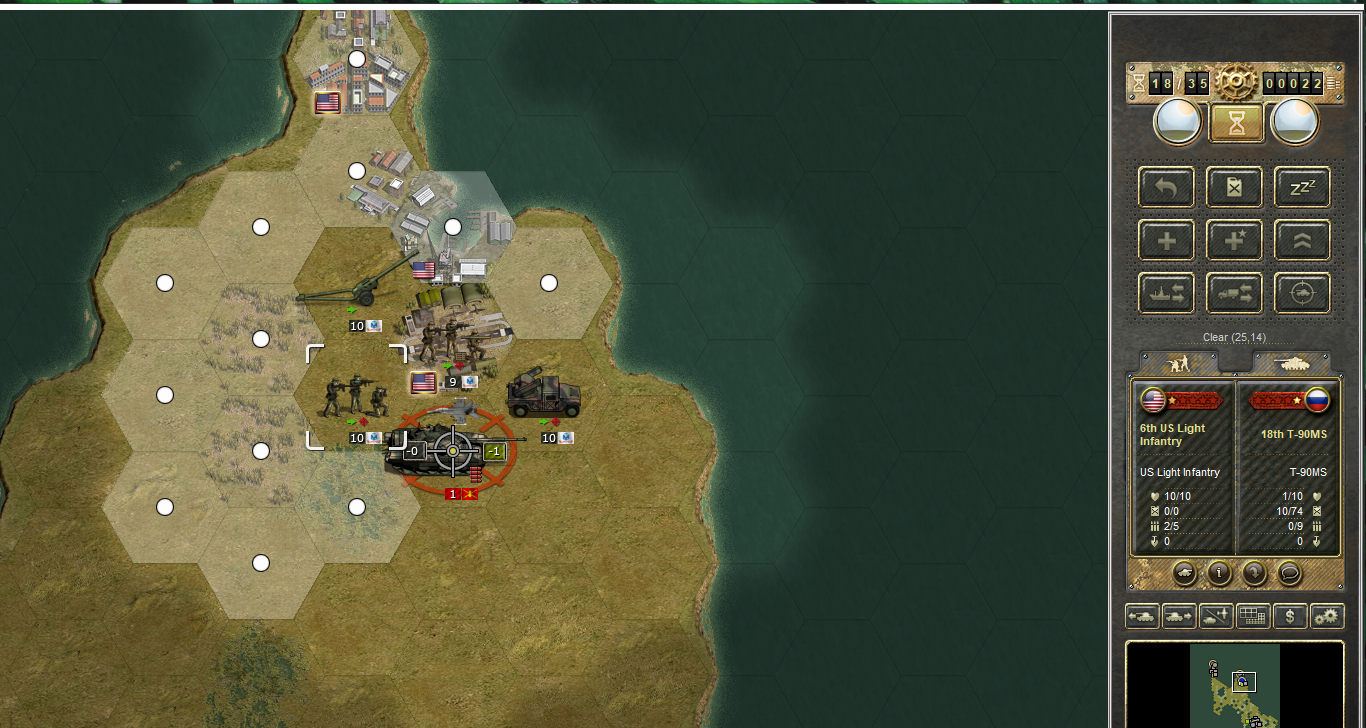Click the round speech bubble button
1366x728 pixels.
1290,573
